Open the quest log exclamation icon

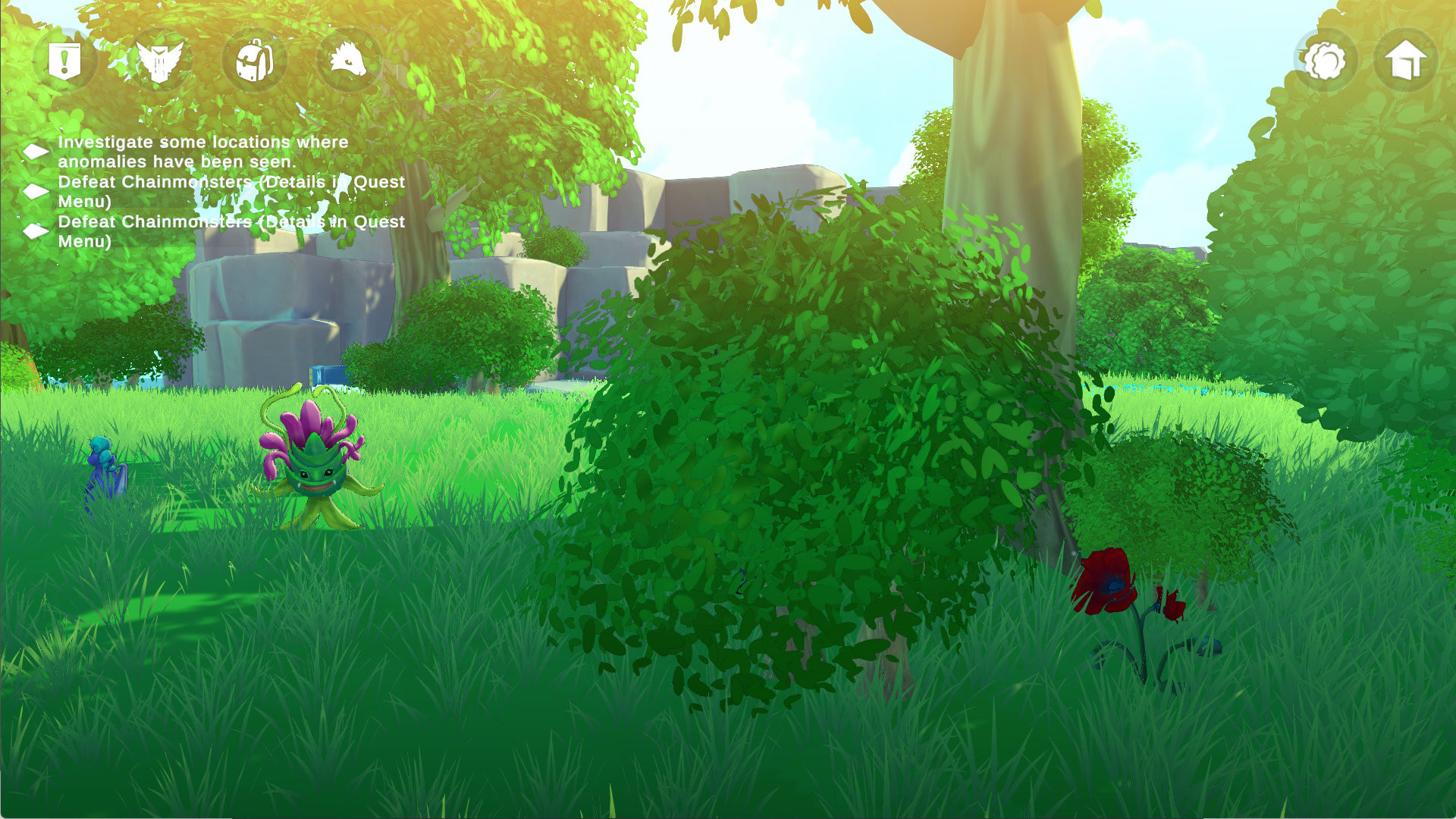pyautogui.click(x=65, y=62)
